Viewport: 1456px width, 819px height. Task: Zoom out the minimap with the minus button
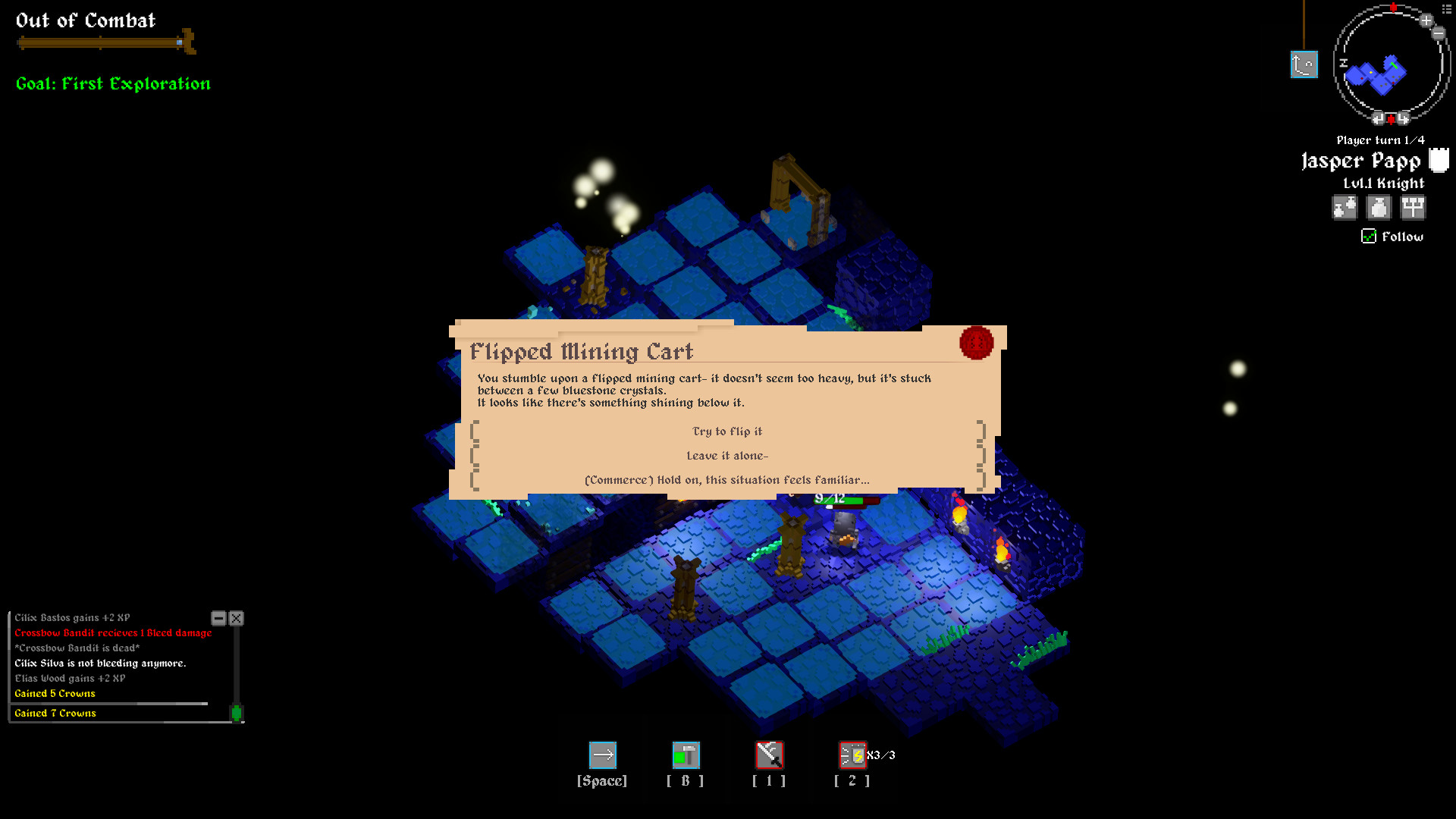click(x=1438, y=33)
